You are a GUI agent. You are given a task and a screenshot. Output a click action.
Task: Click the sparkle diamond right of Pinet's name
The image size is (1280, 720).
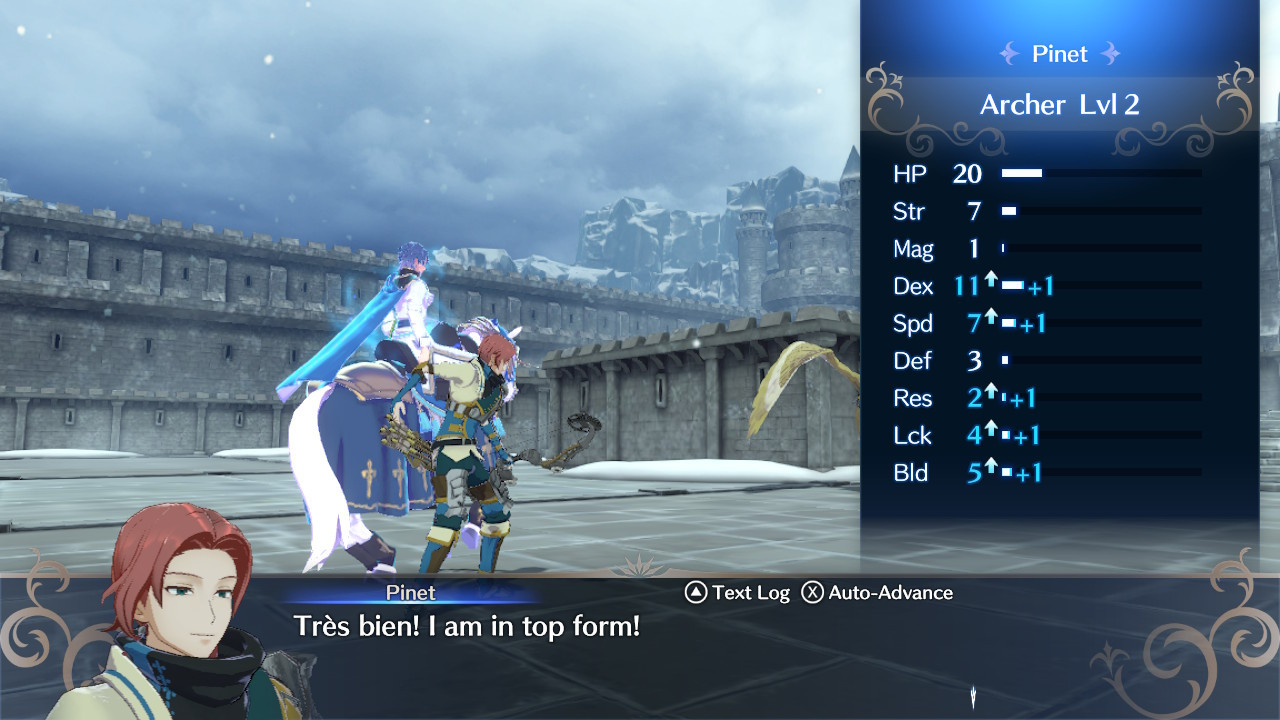(x=1110, y=54)
